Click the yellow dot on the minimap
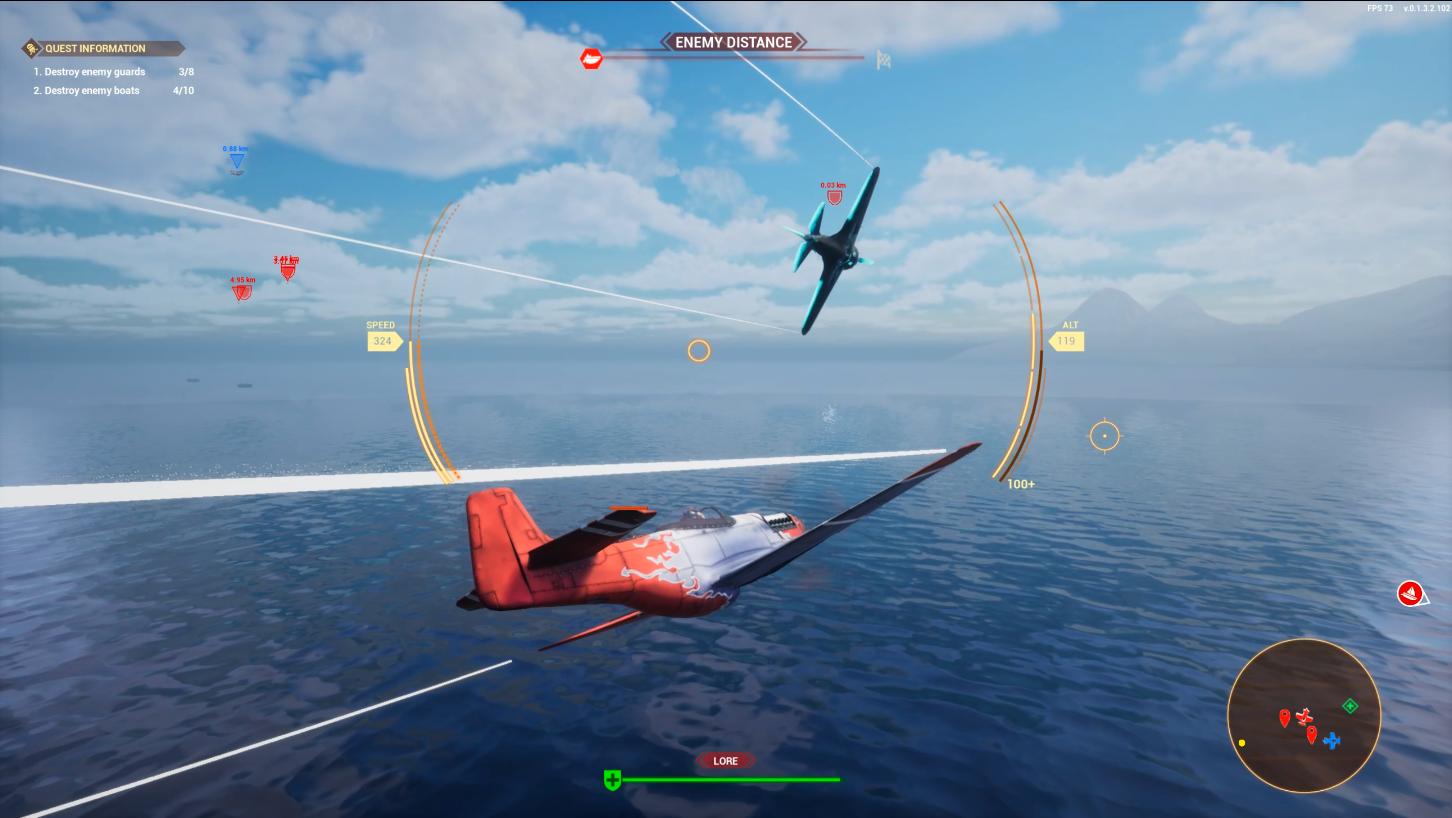1452x818 pixels. [1242, 743]
